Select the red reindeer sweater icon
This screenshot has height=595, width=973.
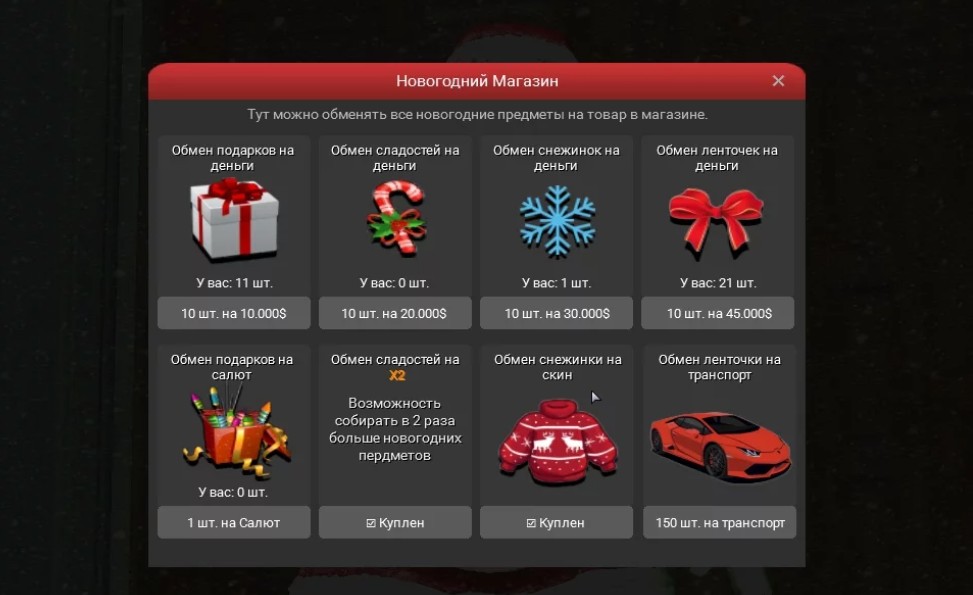tap(556, 438)
